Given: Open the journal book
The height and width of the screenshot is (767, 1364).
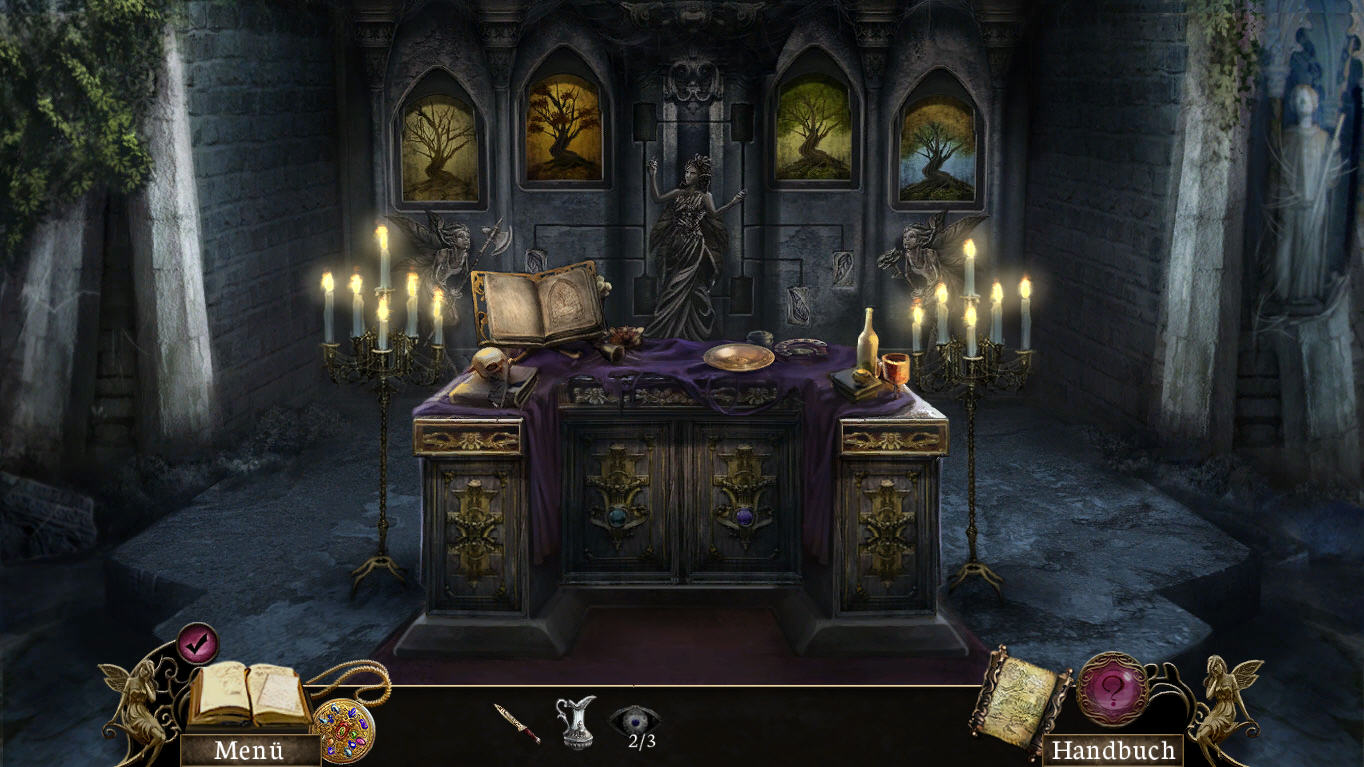Looking at the screenshot, I should 249,695.
